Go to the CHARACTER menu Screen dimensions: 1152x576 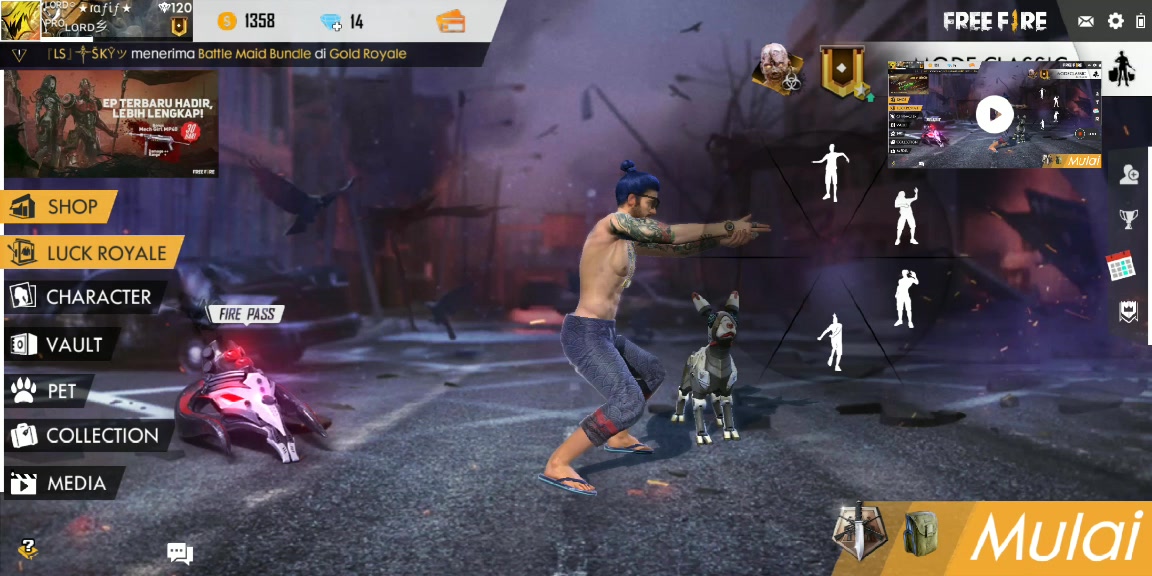[84, 297]
